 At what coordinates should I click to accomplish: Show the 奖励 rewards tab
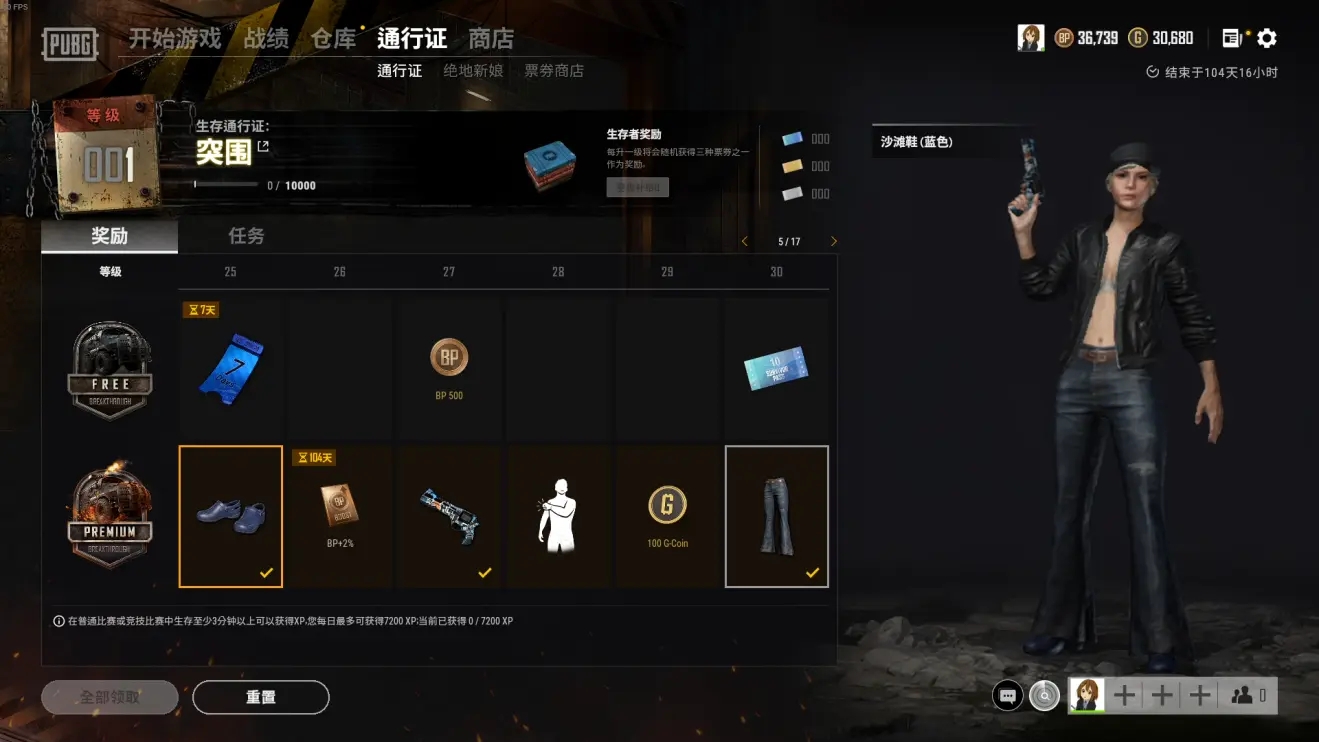(x=109, y=236)
